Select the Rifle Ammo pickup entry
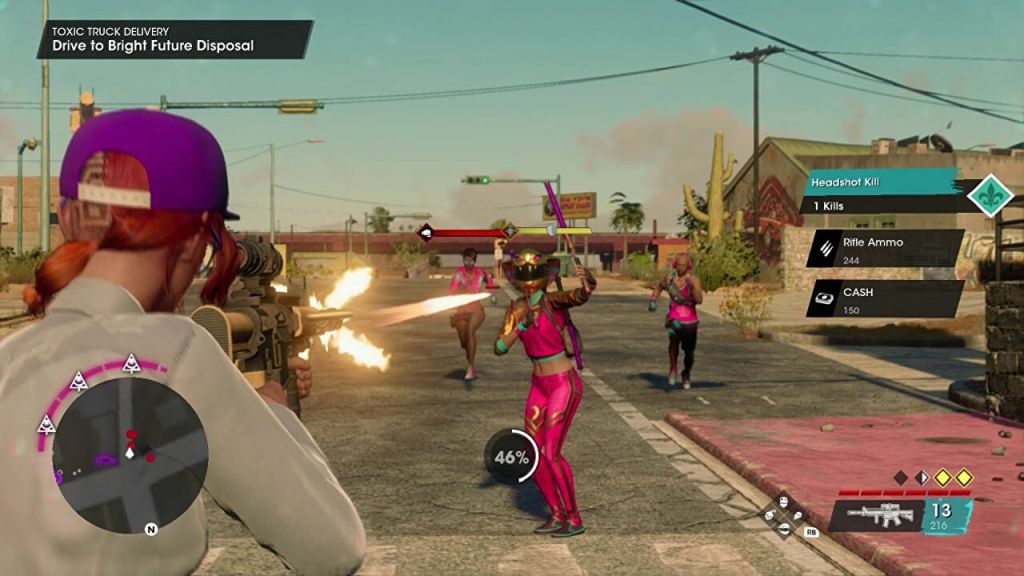 point(885,248)
